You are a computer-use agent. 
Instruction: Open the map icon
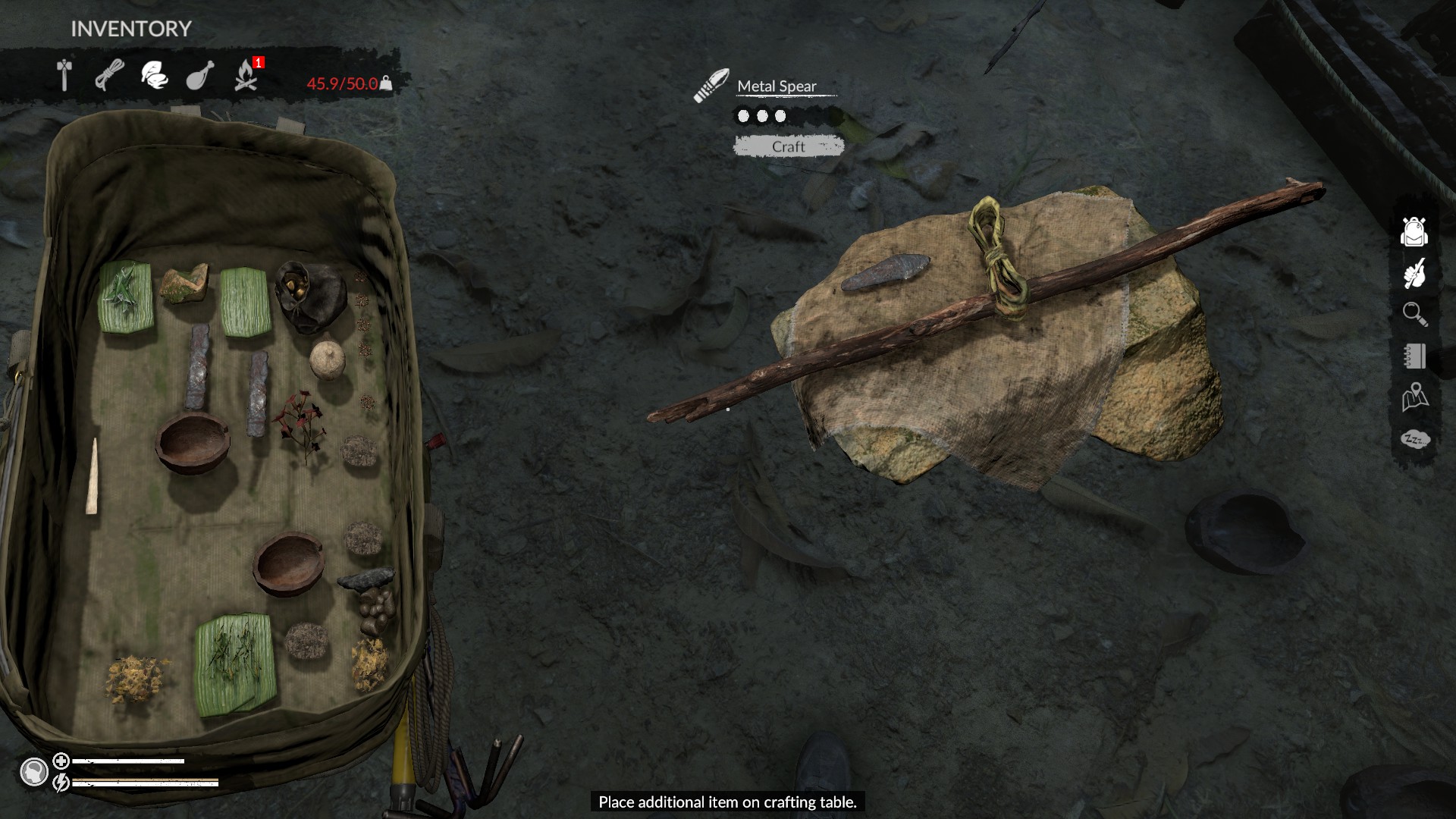1414,397
